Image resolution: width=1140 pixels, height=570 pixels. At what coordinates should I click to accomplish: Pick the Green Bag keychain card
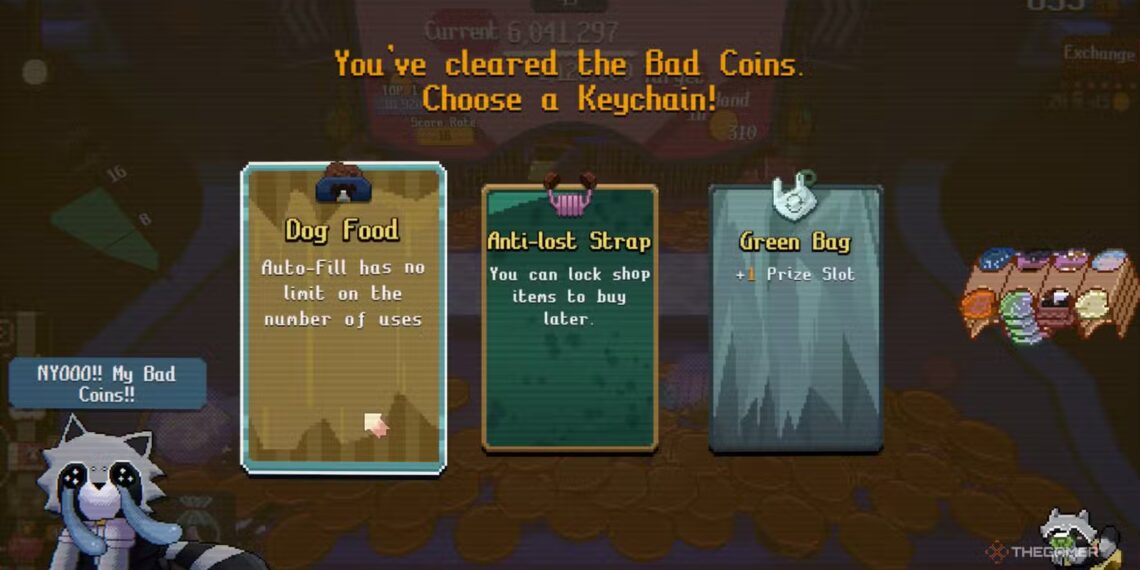[796, 317]
